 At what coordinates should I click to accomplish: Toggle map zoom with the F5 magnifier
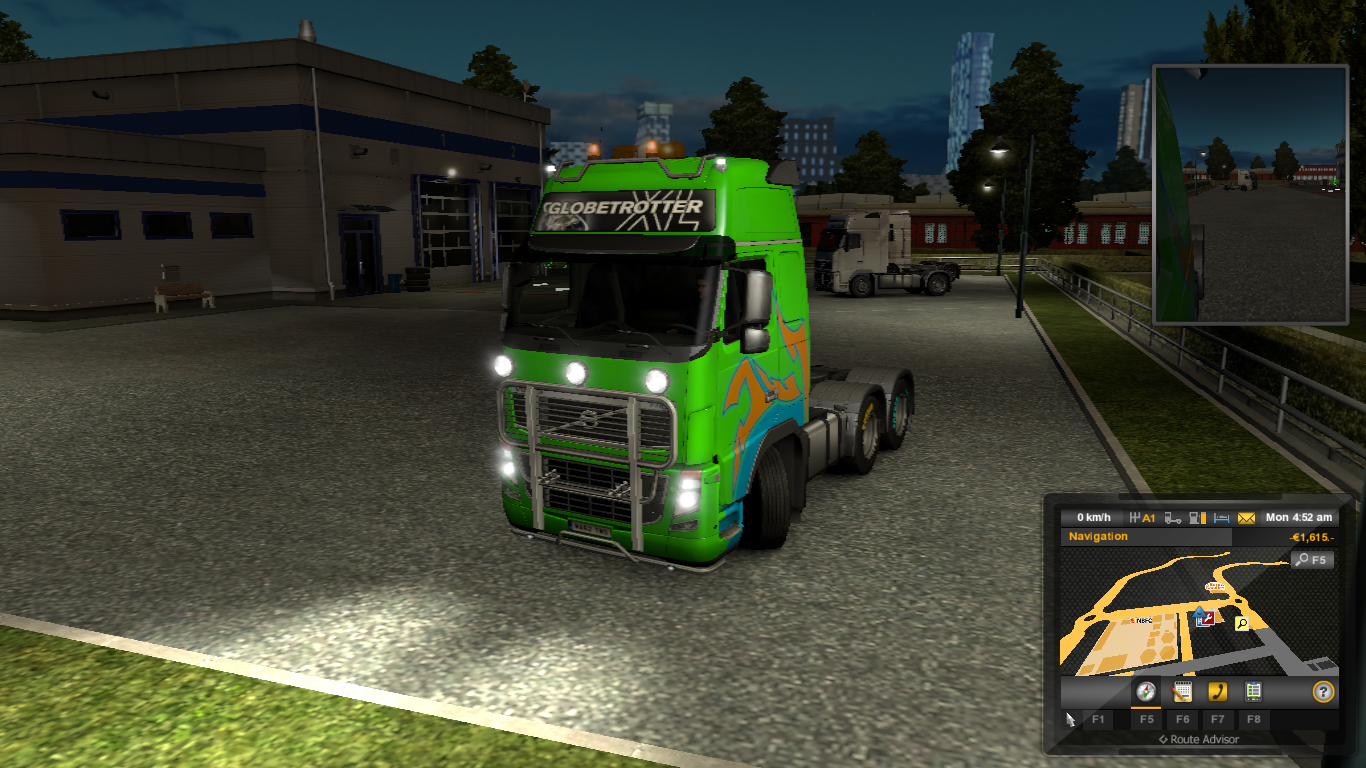coord(1313,560)
